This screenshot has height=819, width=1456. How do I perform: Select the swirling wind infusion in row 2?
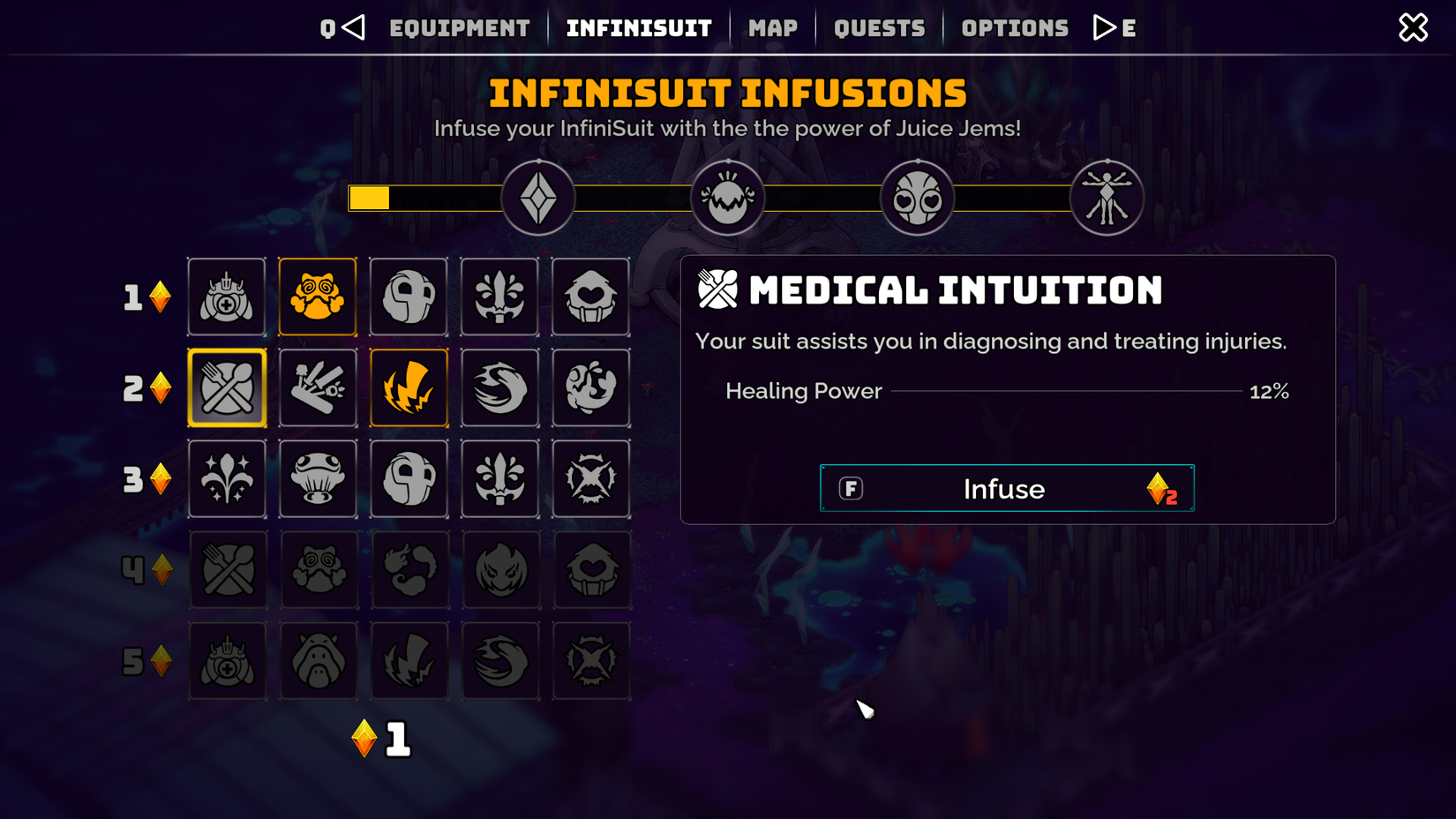click(x=499, y=387)
